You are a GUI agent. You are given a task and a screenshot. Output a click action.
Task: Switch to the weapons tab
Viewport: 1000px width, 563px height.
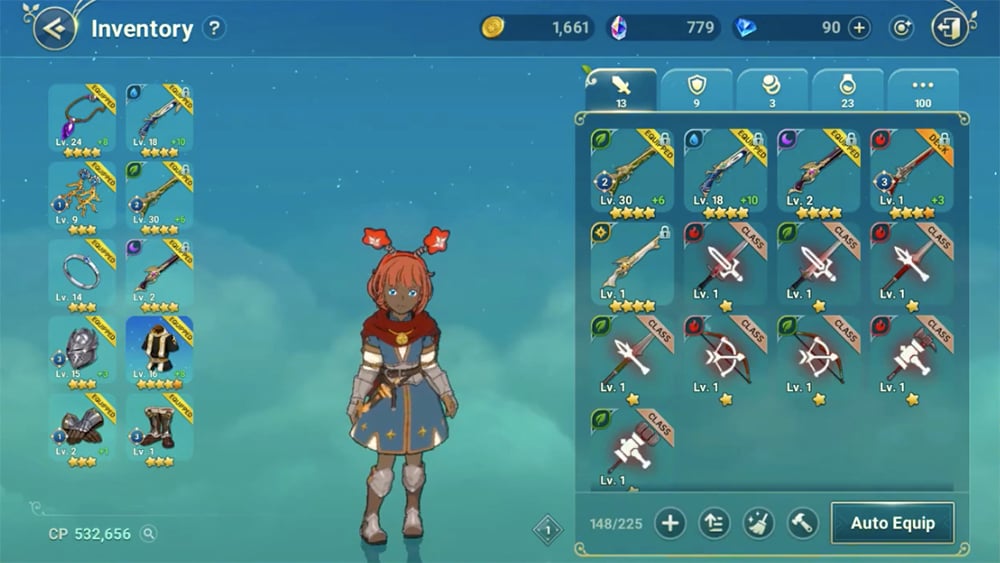(621, 90)
